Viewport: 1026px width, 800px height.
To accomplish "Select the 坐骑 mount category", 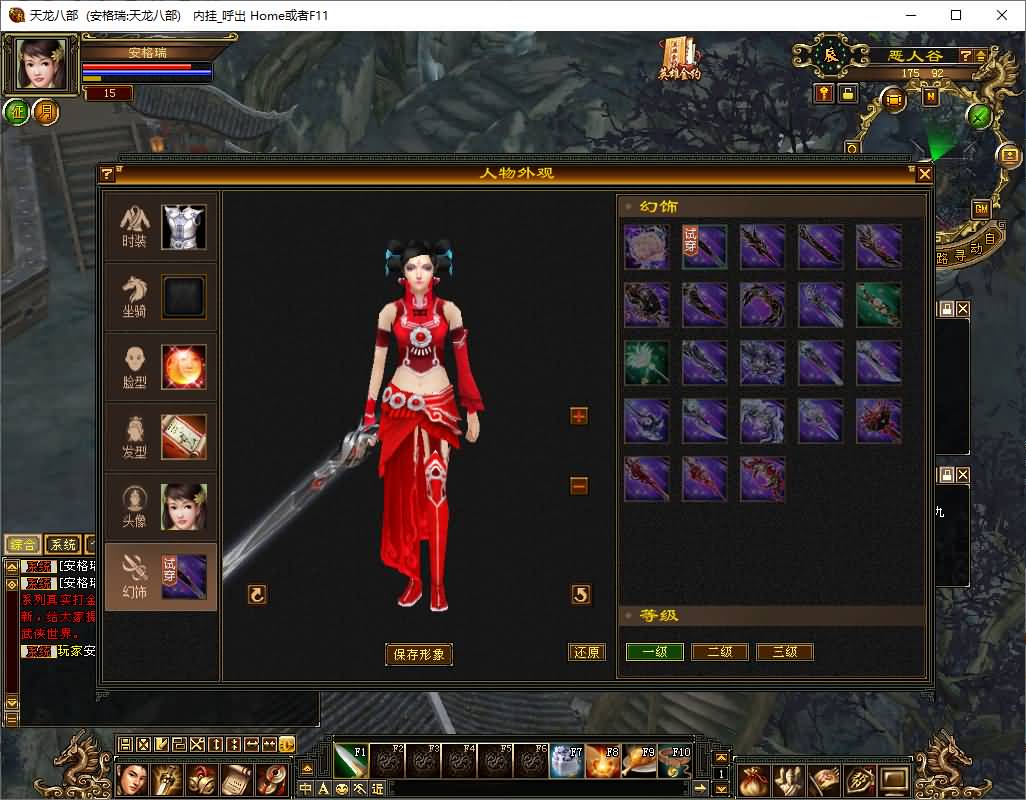I will coord(160,297).
